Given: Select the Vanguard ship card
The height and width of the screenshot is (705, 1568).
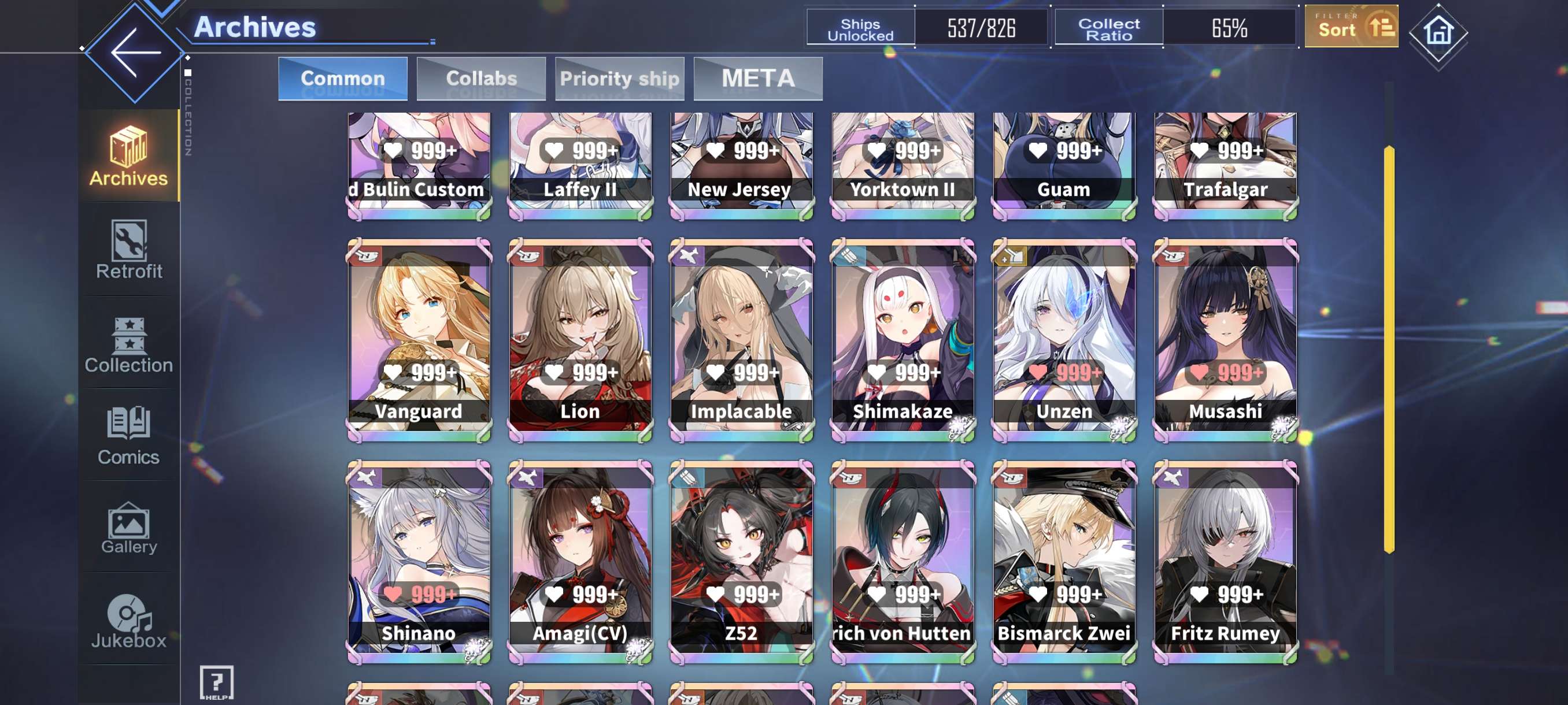Looking at the screenshot, I should pyautogui.click(x=419, y=339).
